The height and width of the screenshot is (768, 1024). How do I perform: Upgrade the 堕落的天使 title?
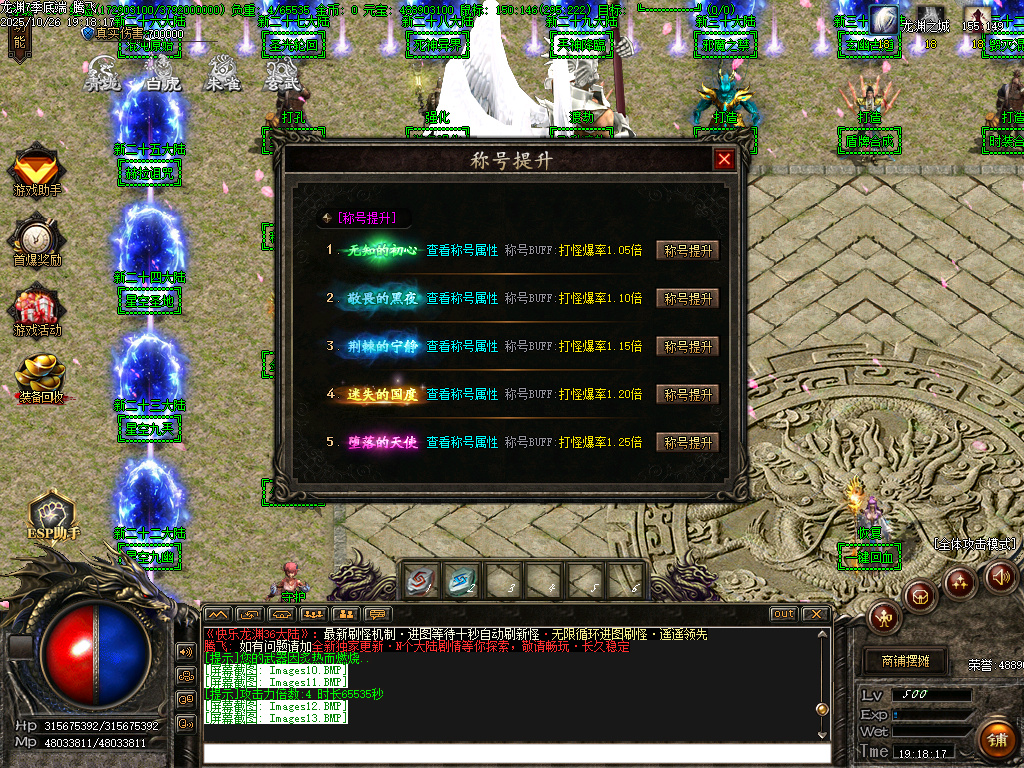point(687,443)
